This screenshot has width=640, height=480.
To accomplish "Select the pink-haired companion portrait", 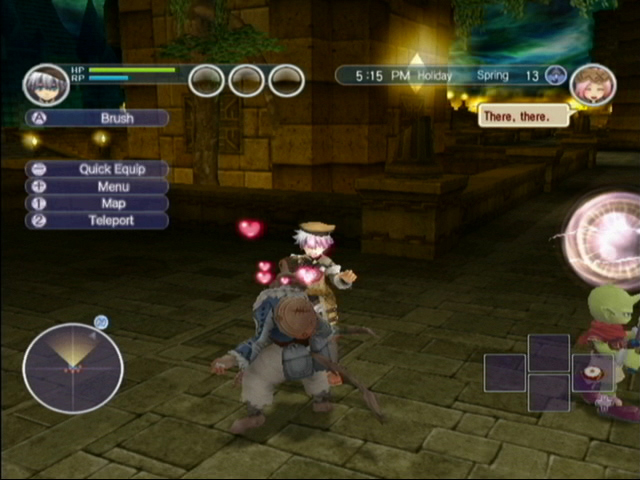I will pos(592,85).
